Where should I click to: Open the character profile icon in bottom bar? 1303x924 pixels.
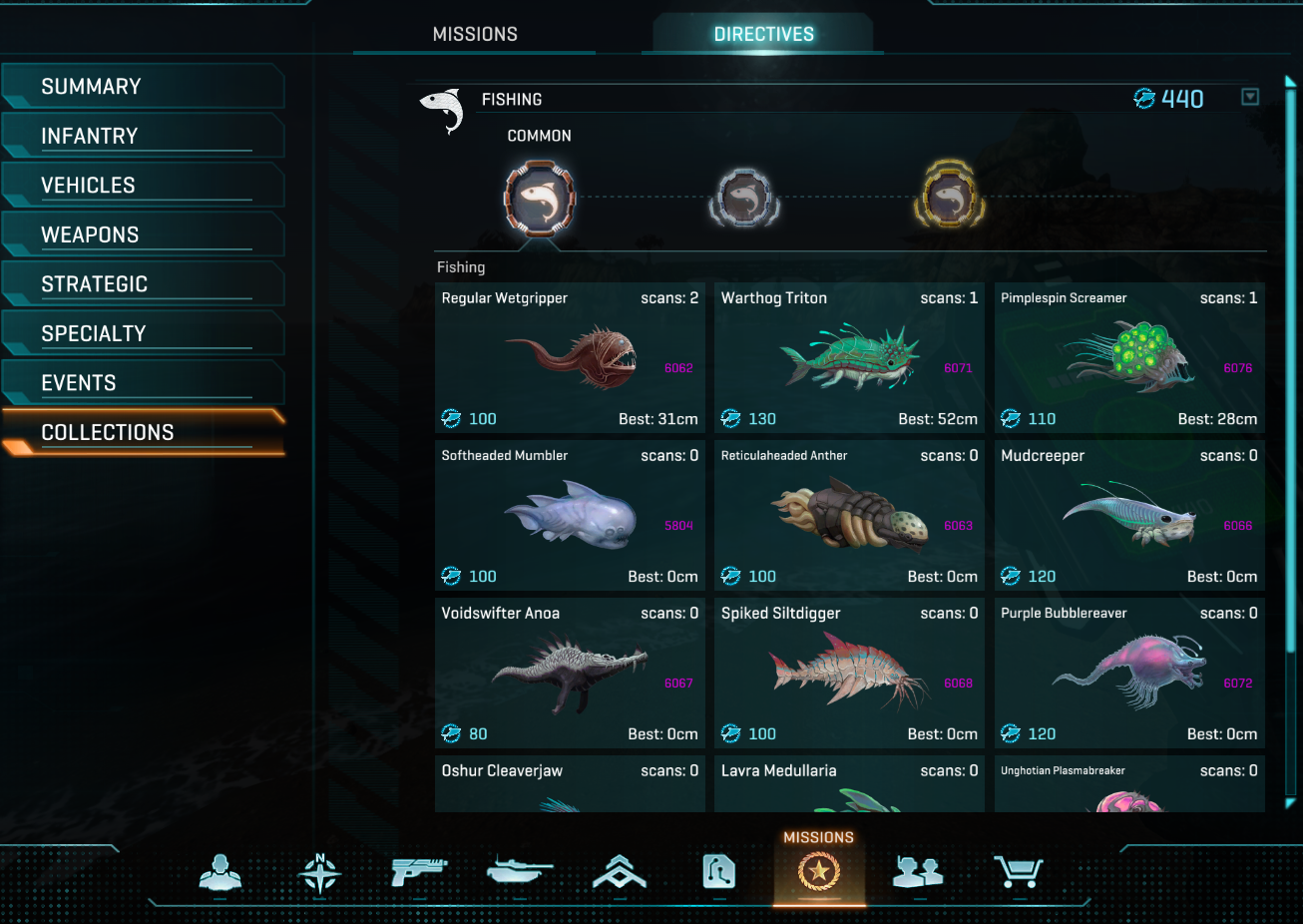[x=219, y=873]
